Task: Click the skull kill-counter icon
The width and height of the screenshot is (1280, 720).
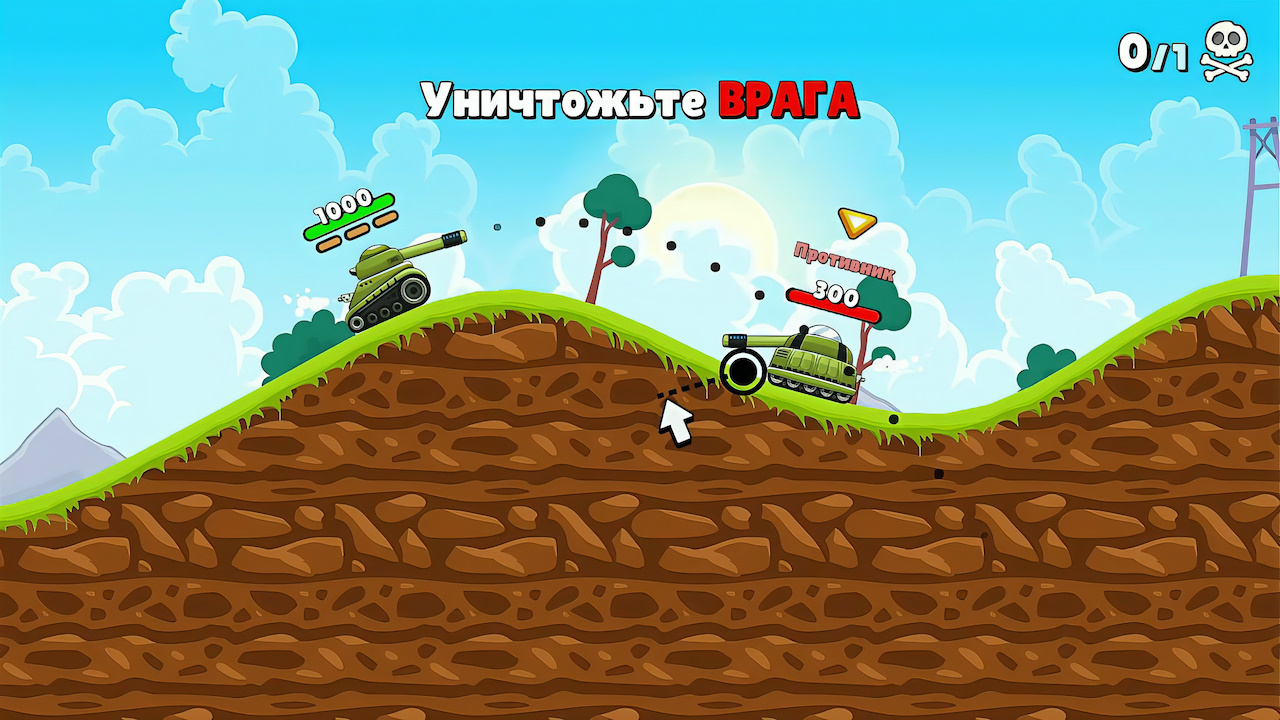Action: pos(1225,47)
